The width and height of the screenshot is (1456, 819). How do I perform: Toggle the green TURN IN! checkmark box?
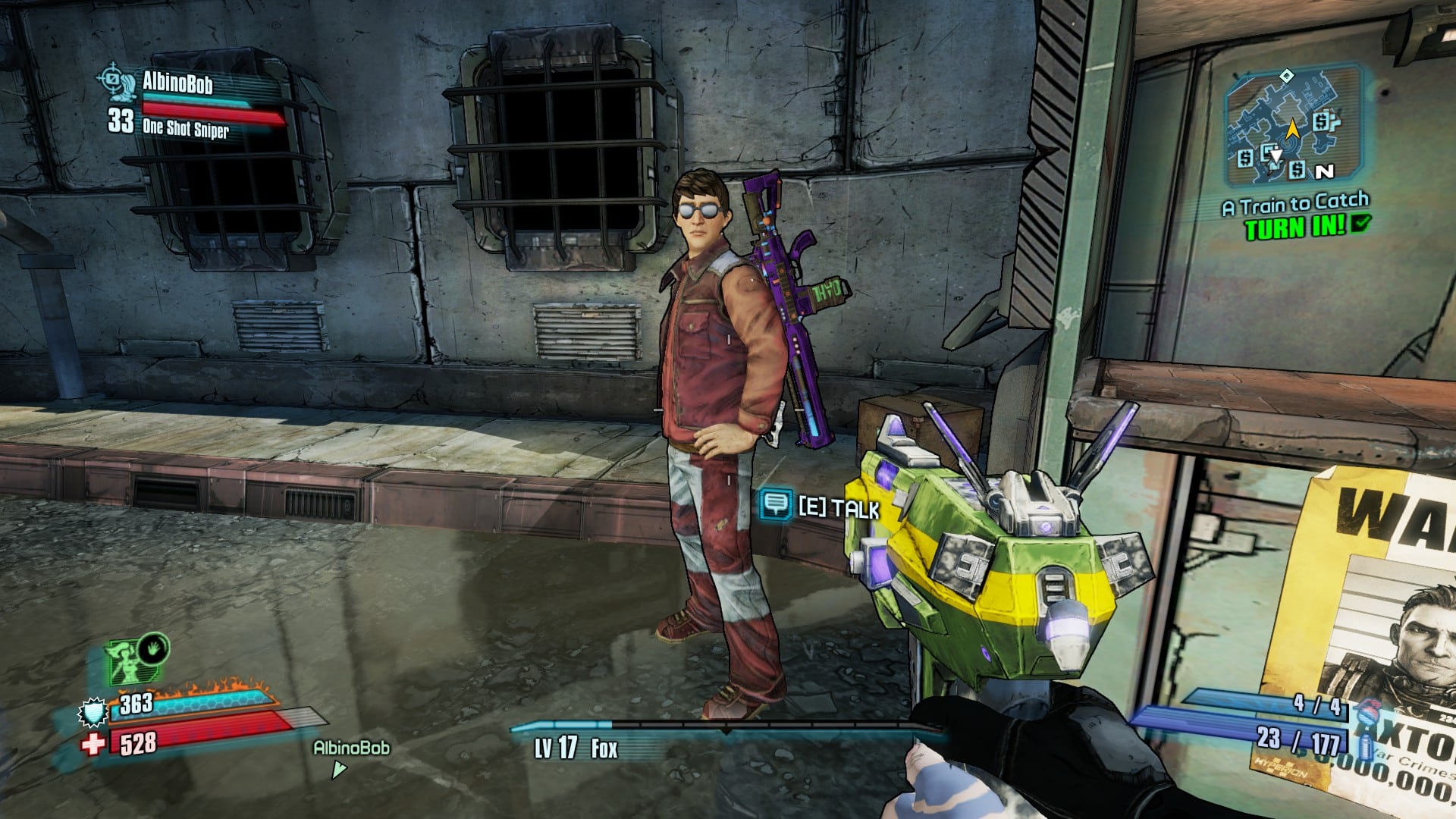[1360, 225]
